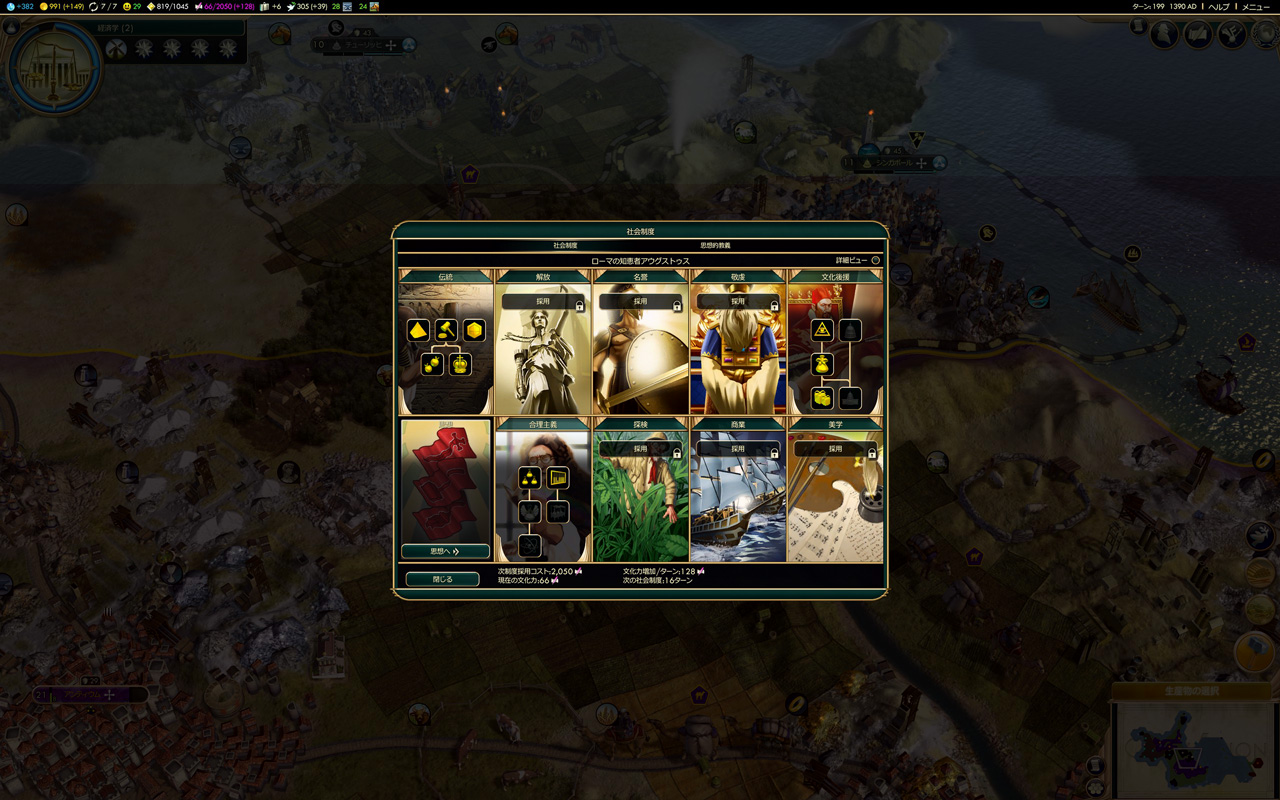Toggle the 詳細ビュー detailed view checkbox
This screenshot has height=800, width=1280.
point(875,260)
